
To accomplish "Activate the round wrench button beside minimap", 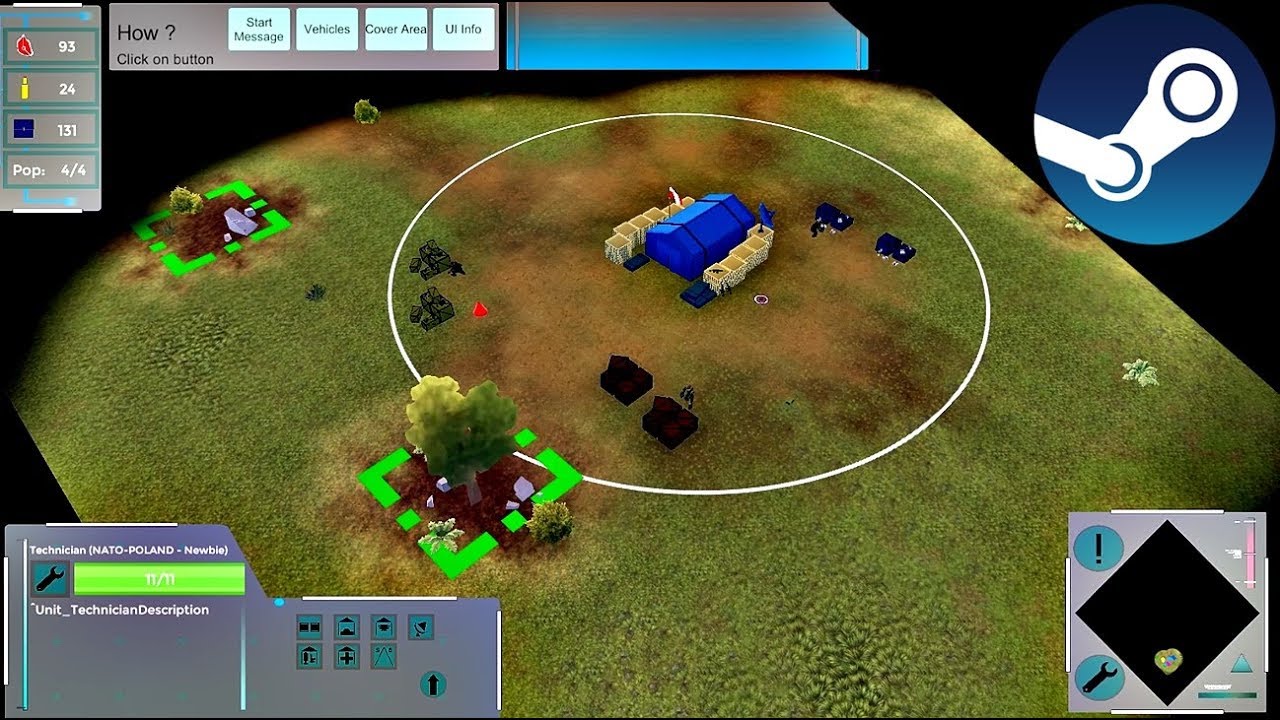I will tap(1098, 679).
